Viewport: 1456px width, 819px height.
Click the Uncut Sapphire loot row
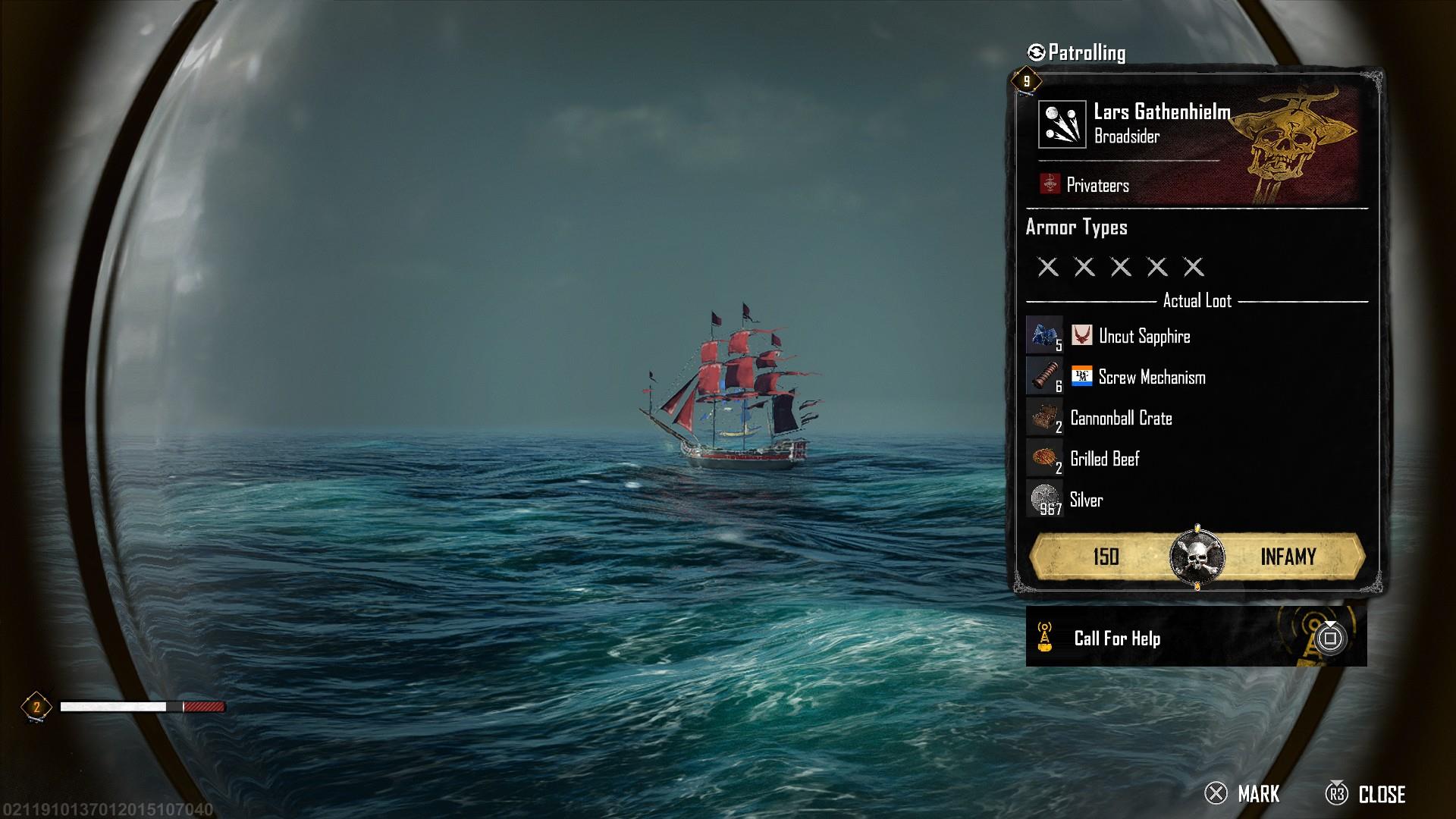pos(1144,336)
